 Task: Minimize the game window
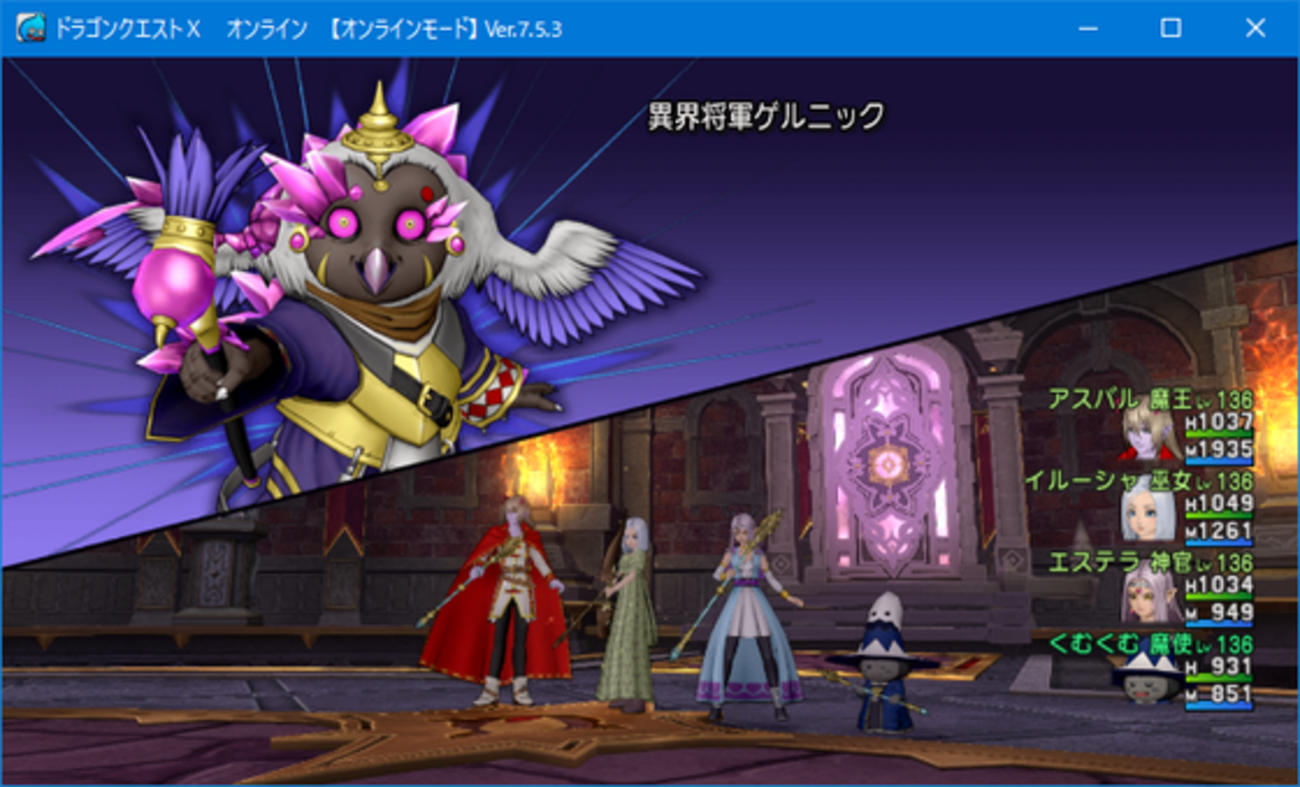click(x=1086, y=30)
